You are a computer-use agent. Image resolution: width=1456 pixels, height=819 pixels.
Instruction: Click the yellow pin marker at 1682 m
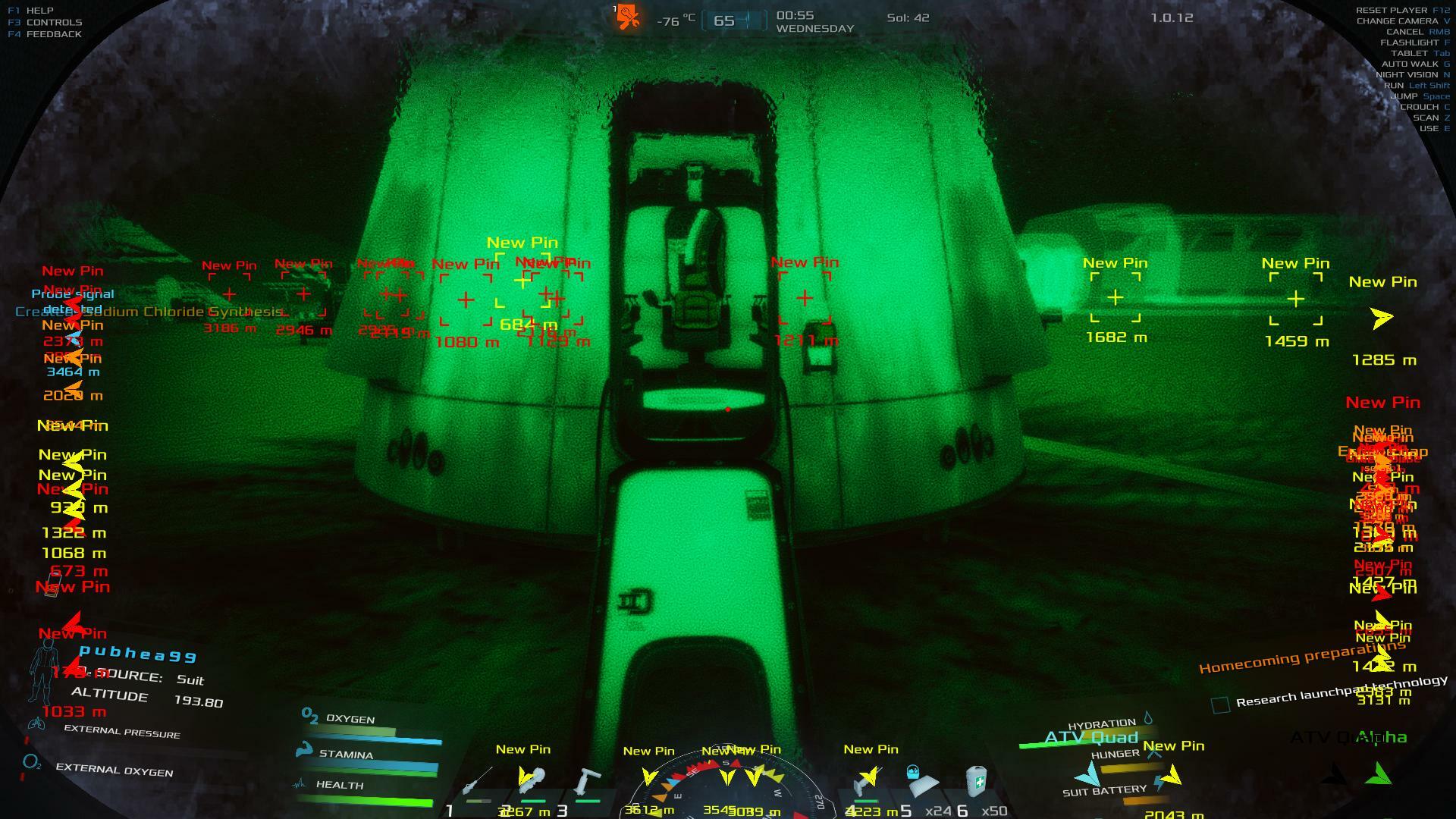pos(1116,298)
